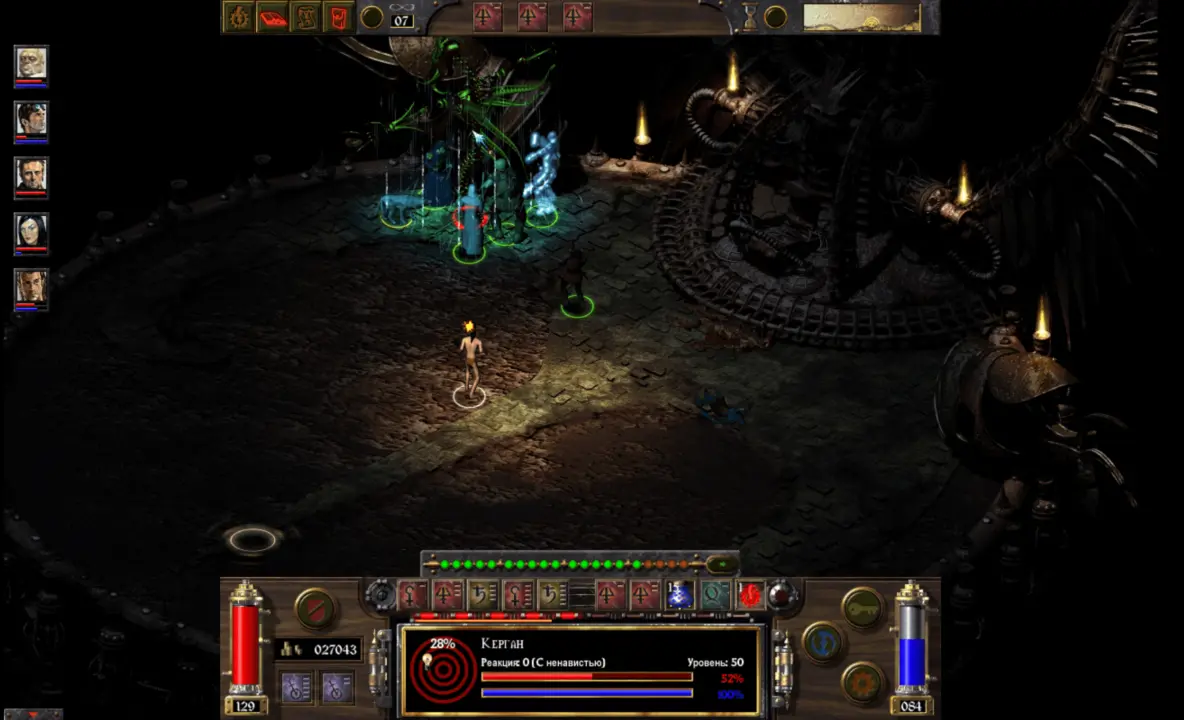
Task: Open the spells menu blue round button
Action: coord(822,641)
